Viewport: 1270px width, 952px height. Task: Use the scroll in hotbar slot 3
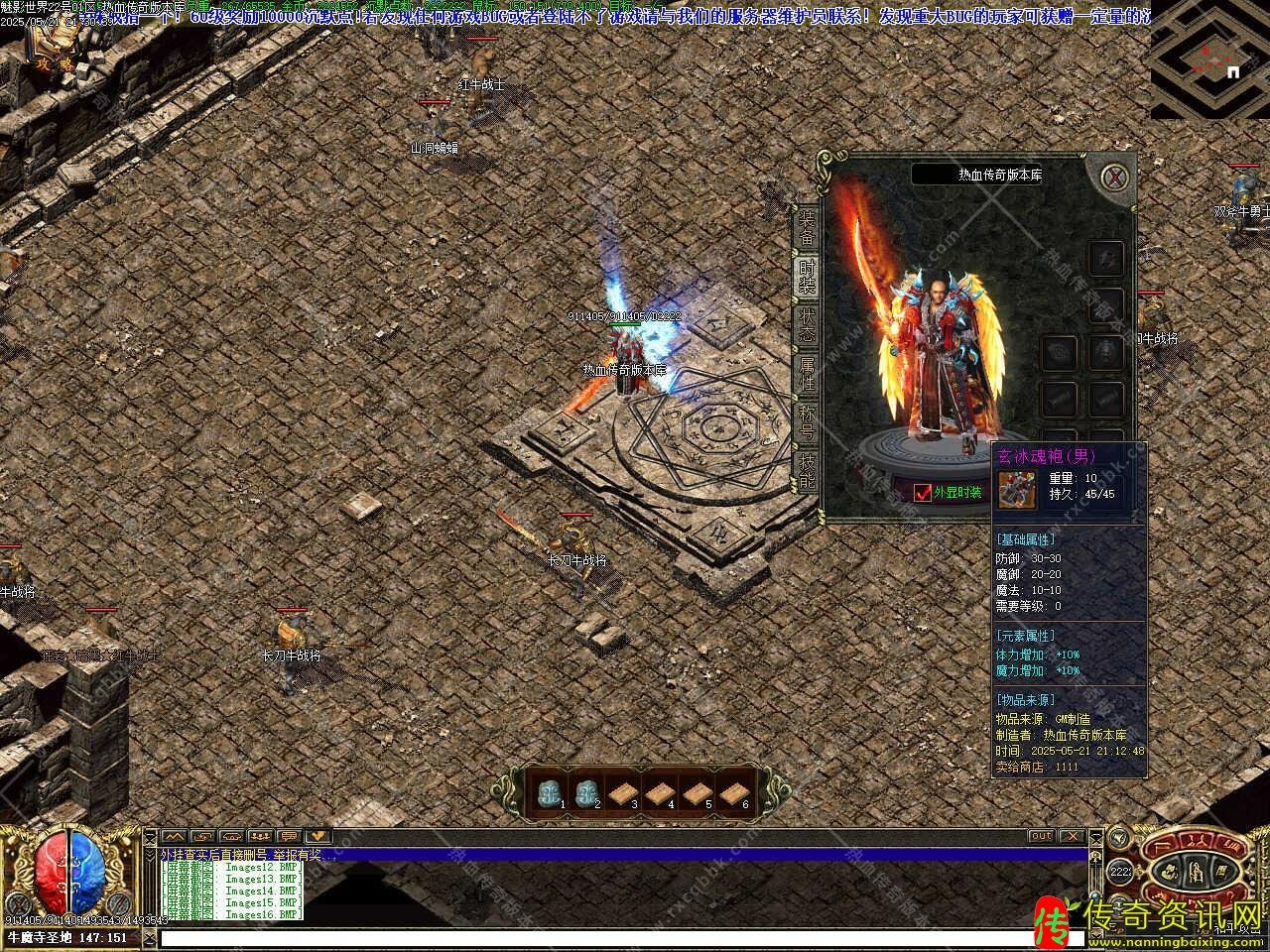click(622, 792)
